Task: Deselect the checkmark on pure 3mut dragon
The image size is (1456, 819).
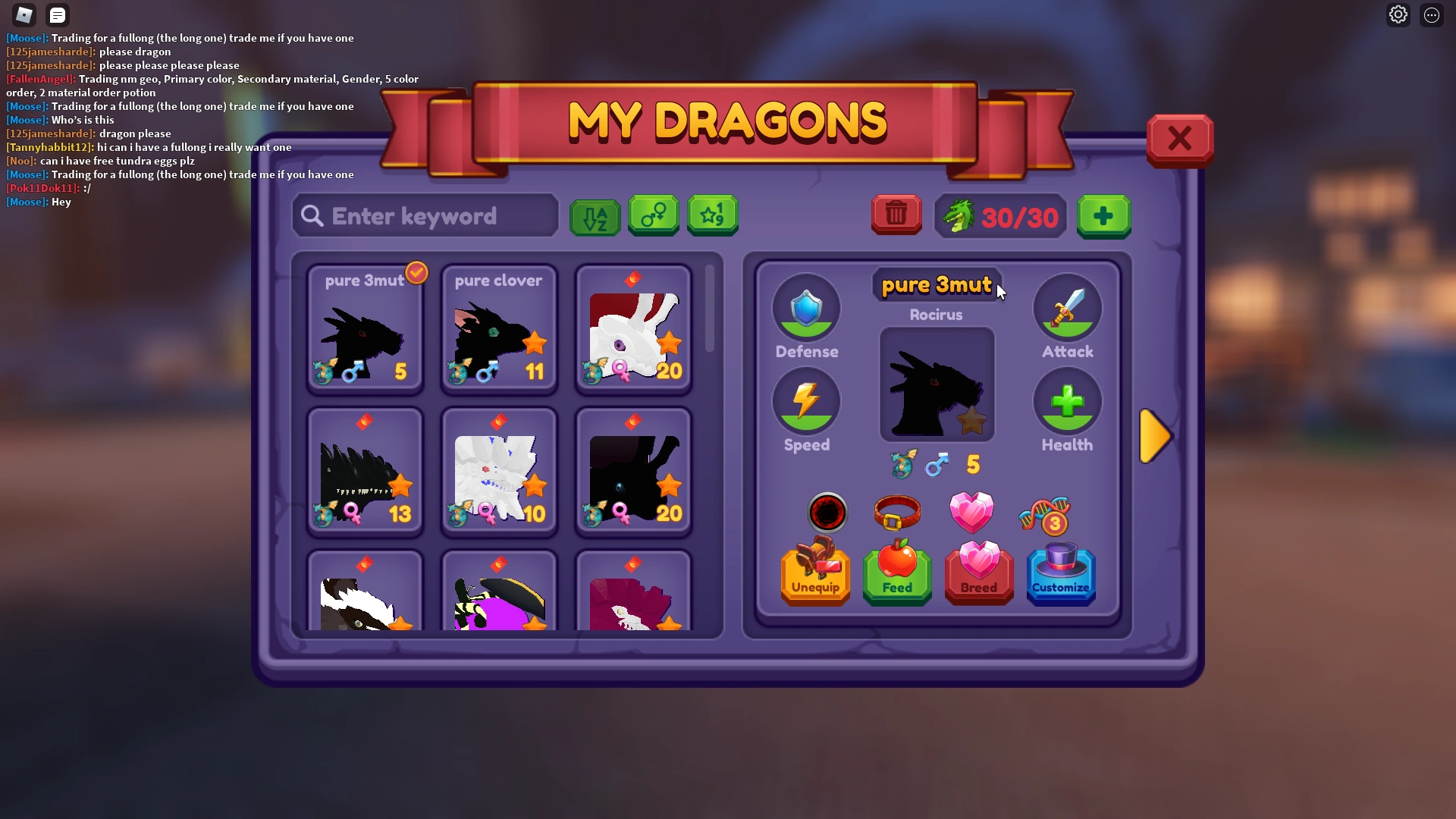Action: click(416, 274)
